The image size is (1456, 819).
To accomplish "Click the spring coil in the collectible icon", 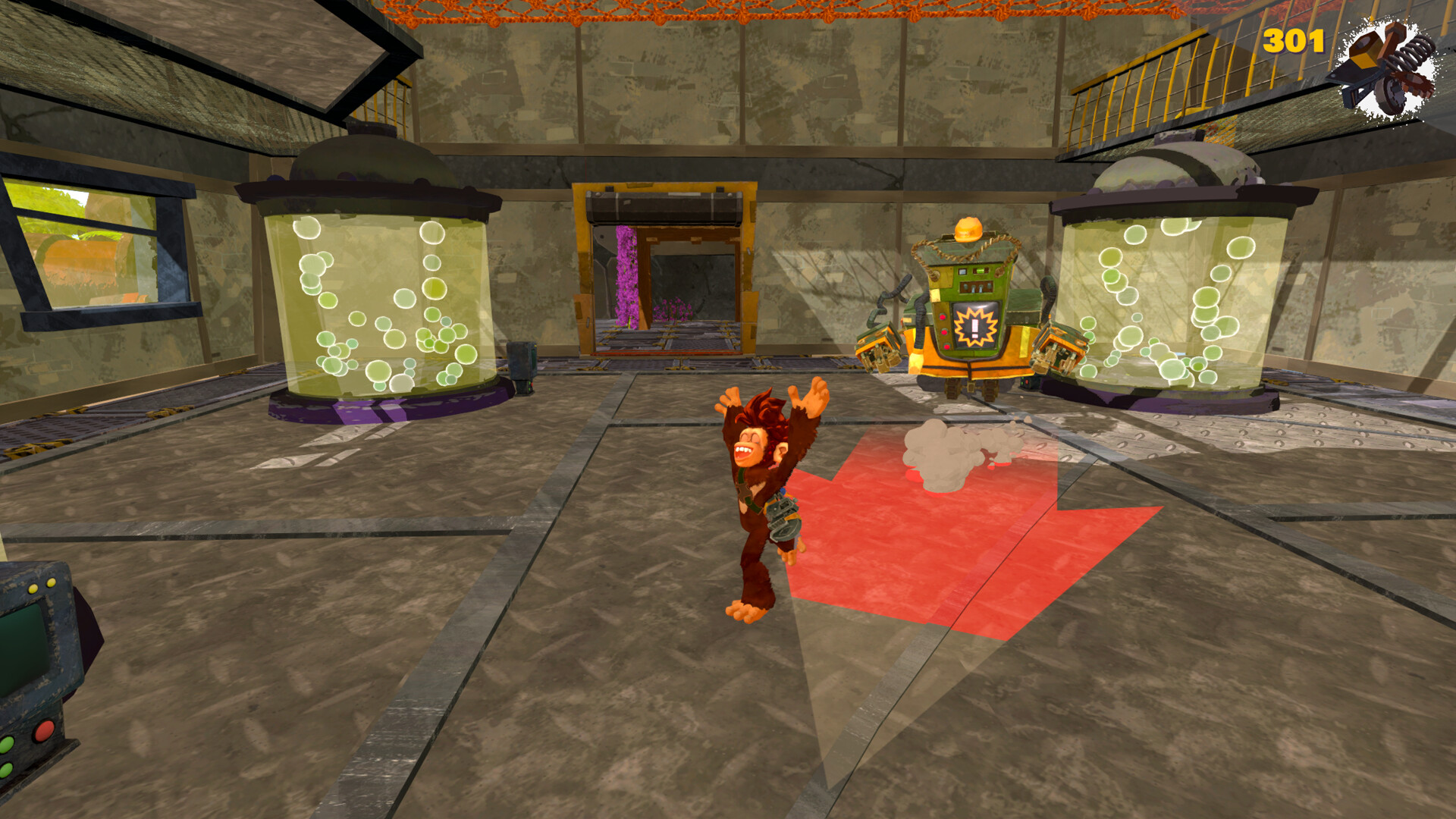I will point(1414,52).
